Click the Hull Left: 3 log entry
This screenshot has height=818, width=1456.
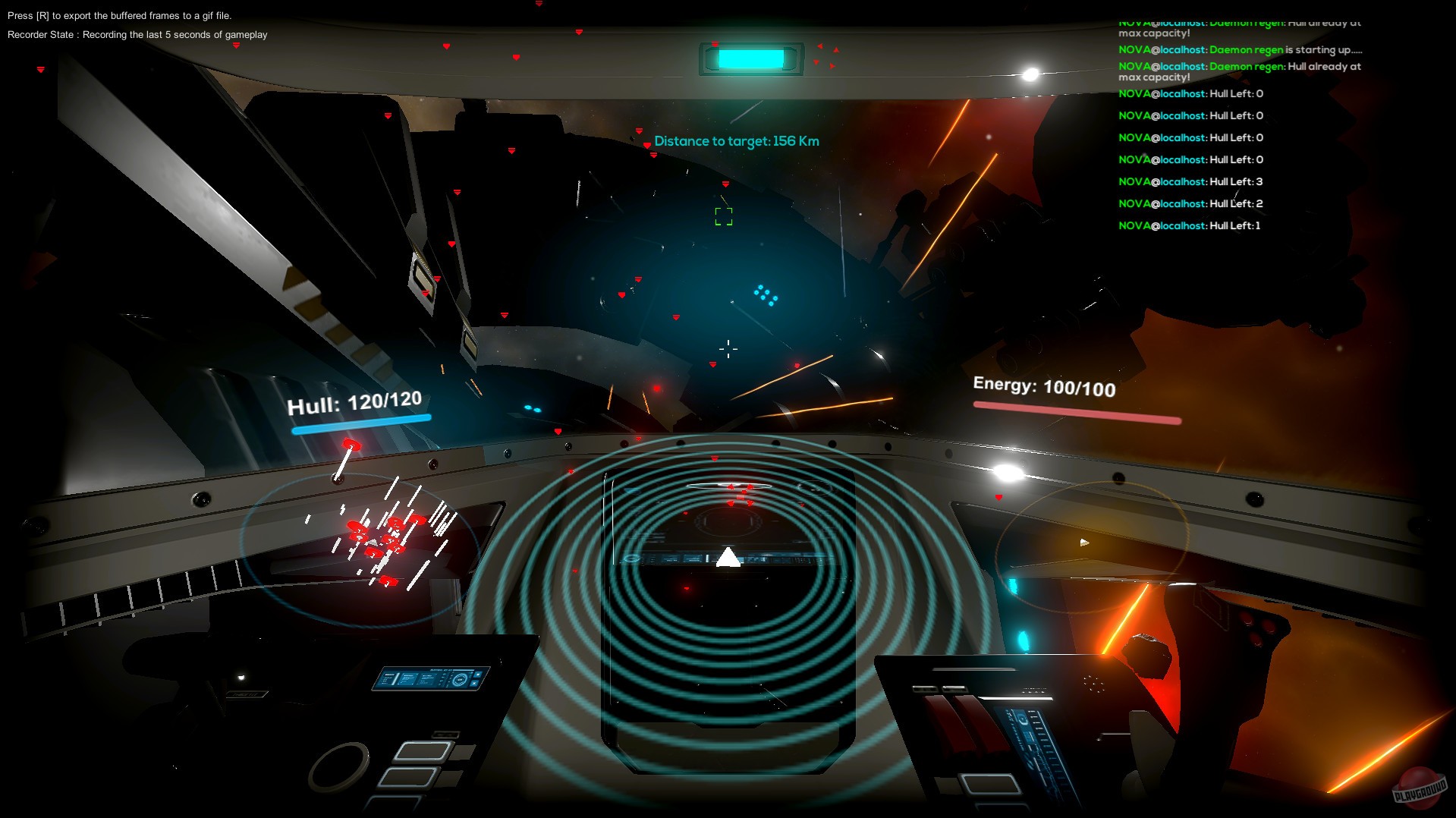[1191, 181]
